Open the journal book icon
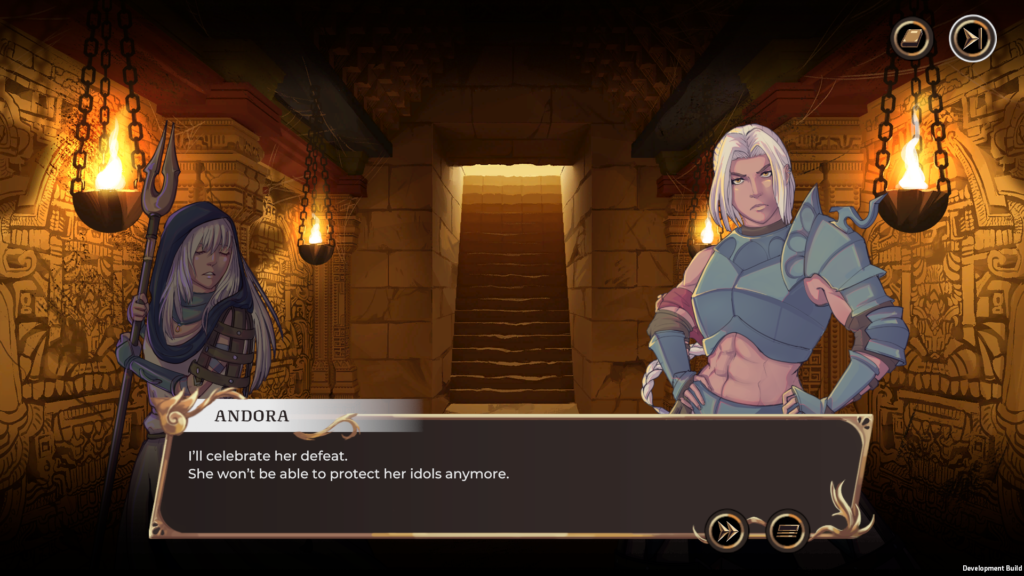 pyautogui.click(x=913, y=39)
